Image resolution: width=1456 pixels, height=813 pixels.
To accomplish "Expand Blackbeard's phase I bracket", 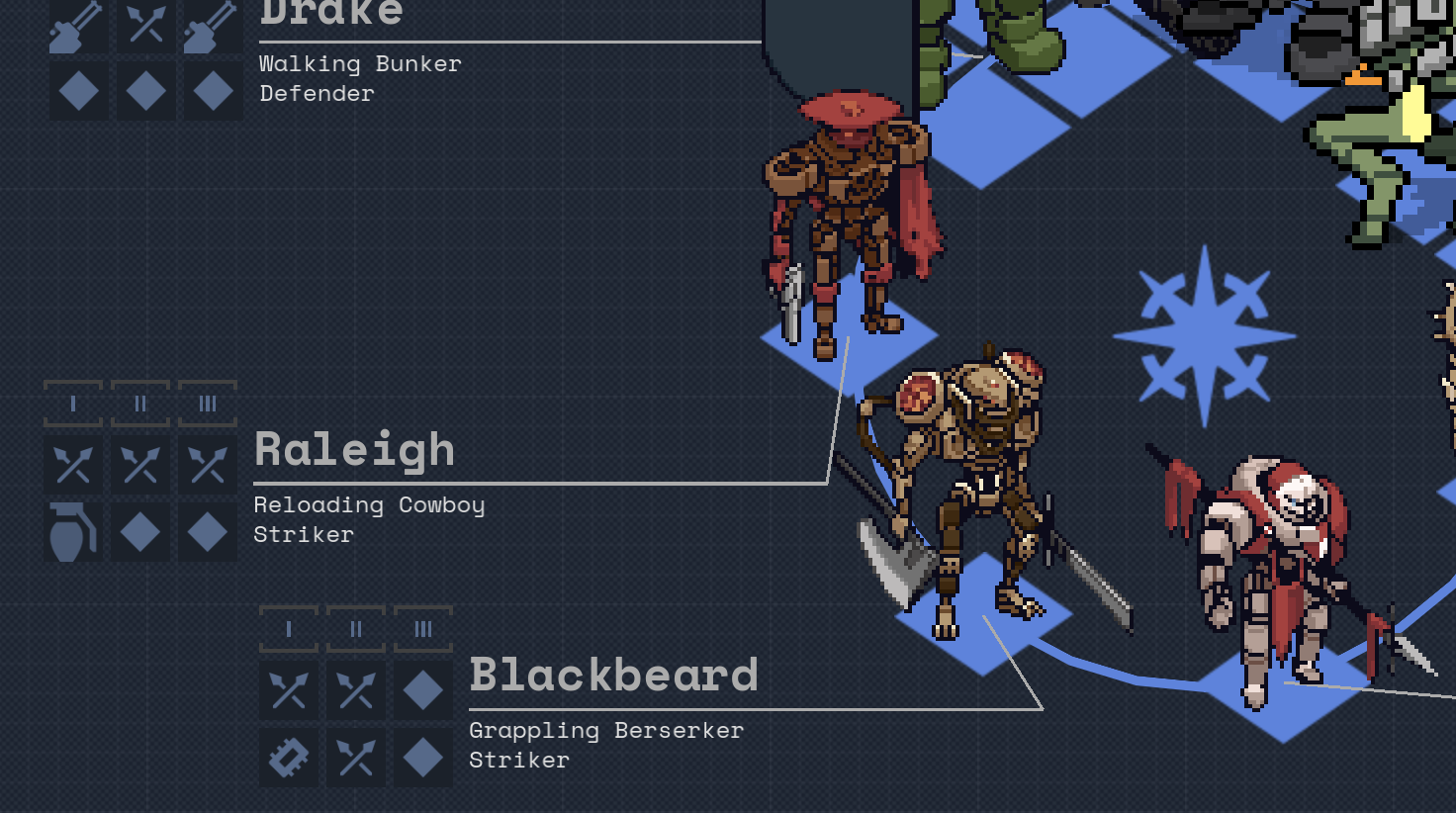I will click(288, 627).
